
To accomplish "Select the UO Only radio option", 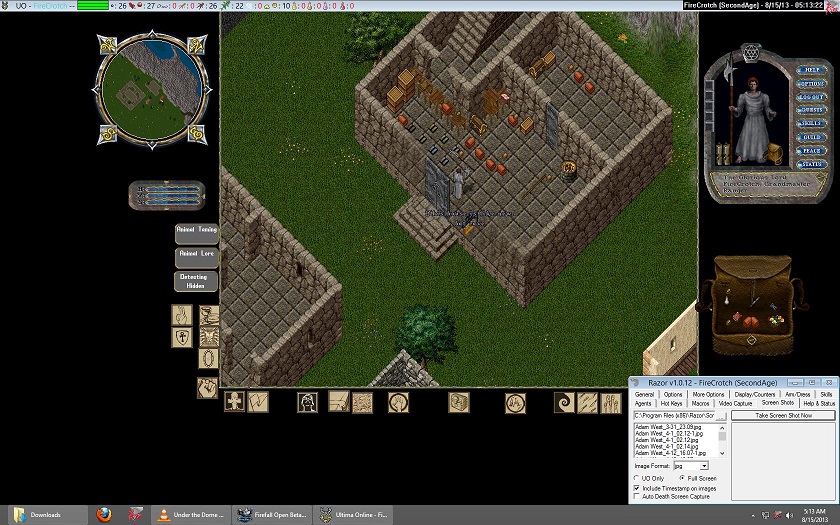I will 638,478.
